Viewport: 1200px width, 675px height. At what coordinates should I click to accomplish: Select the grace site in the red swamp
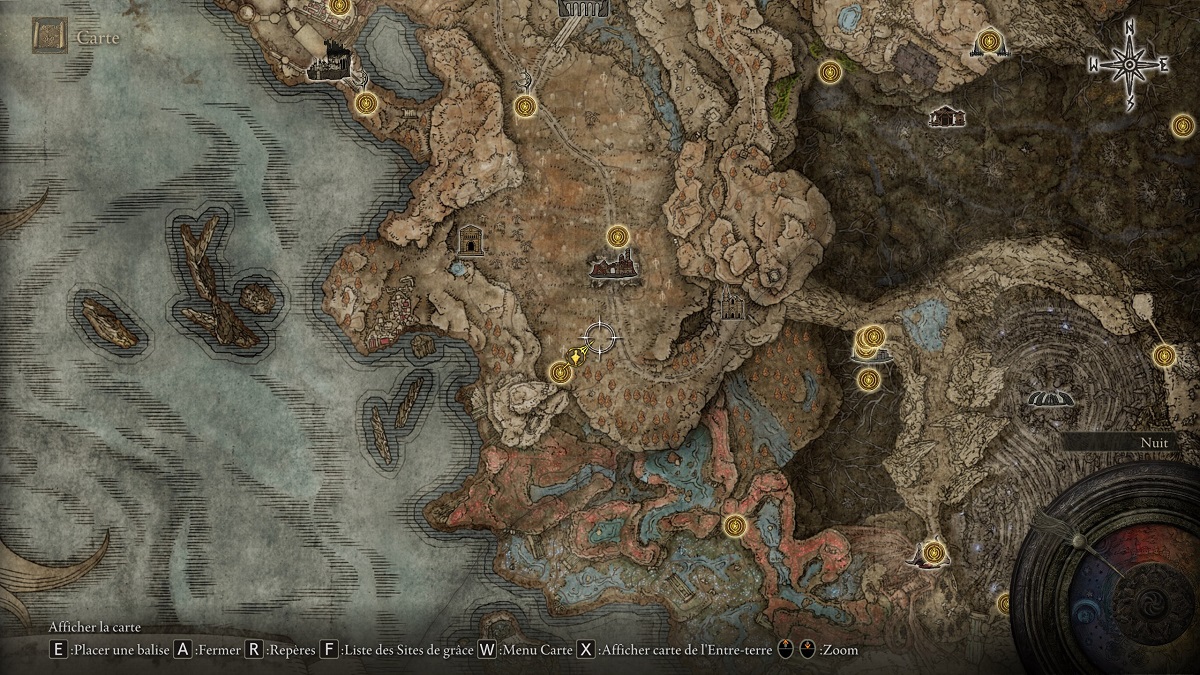[x=735, y=525]
